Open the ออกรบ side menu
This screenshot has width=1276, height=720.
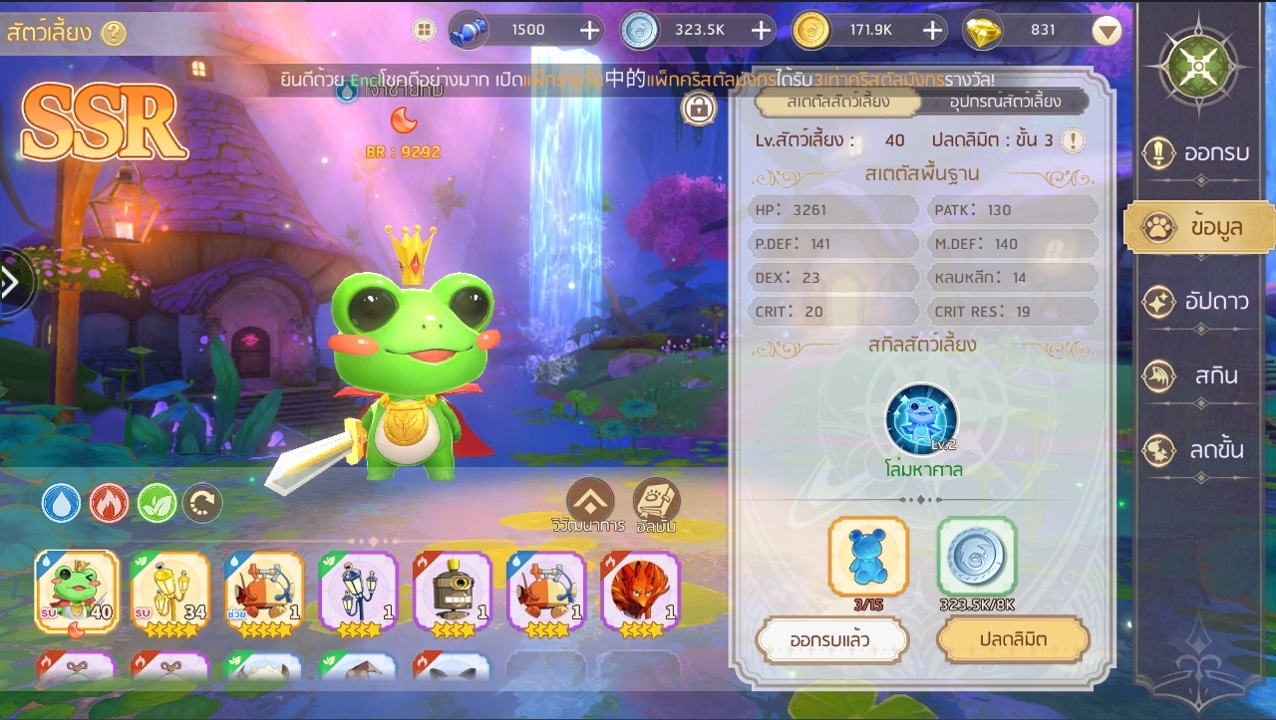click(x=1199, y=153)
